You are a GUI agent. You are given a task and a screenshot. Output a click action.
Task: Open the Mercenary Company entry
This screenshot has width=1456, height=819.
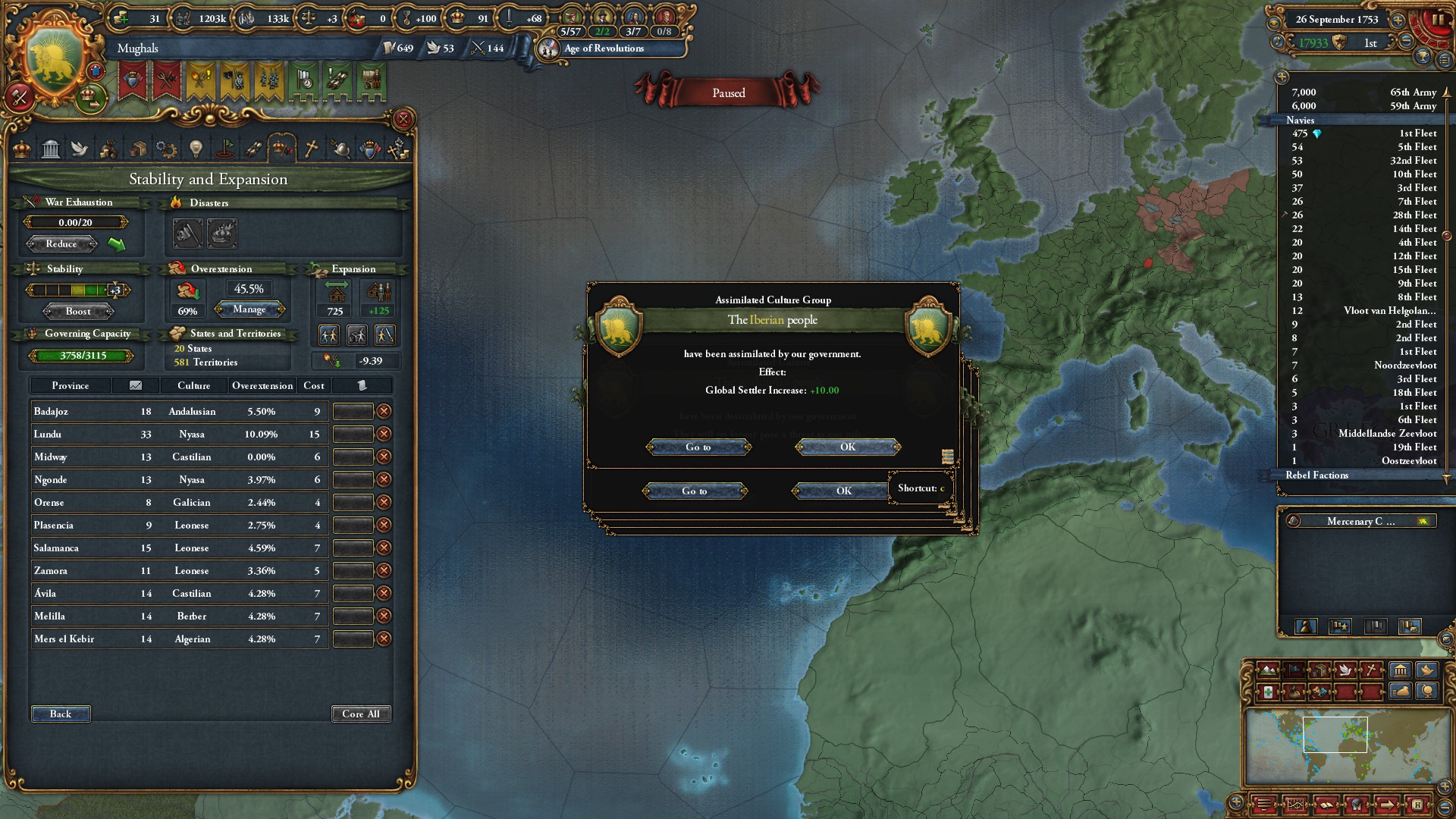pyautogui.click(x=1360, y=522)
